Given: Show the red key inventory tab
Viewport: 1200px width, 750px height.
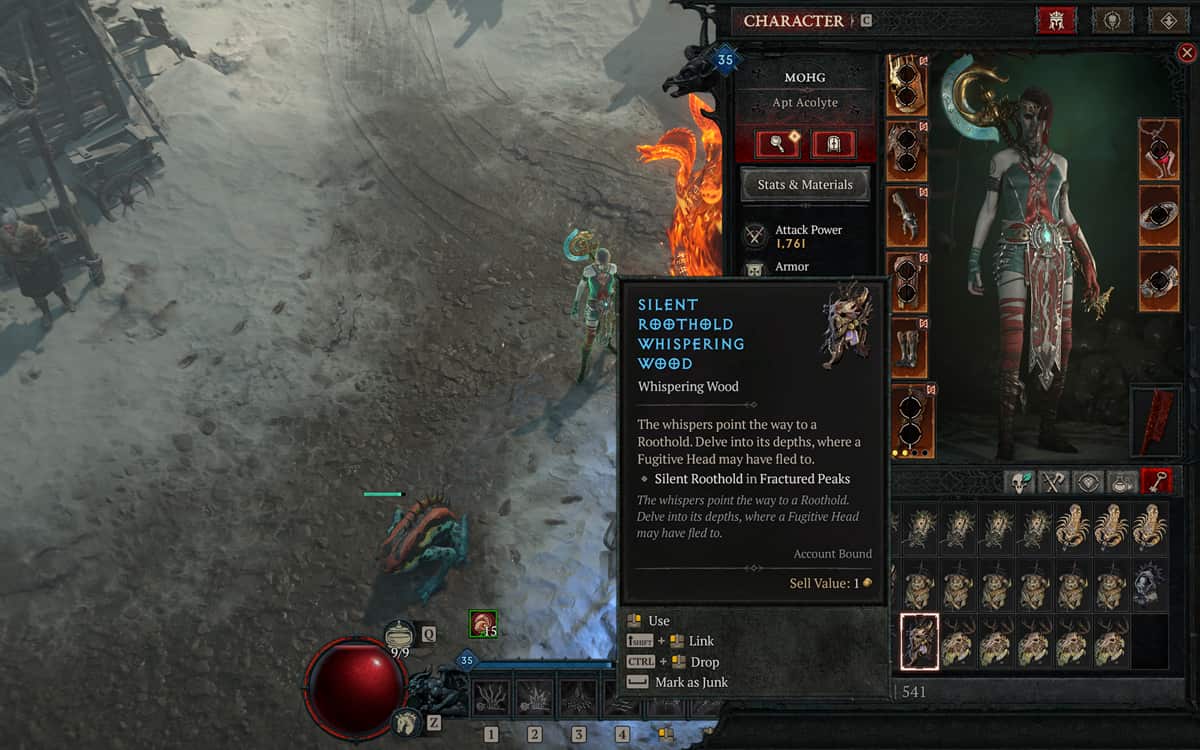Looking at the screenshot, I should 1157,482.
